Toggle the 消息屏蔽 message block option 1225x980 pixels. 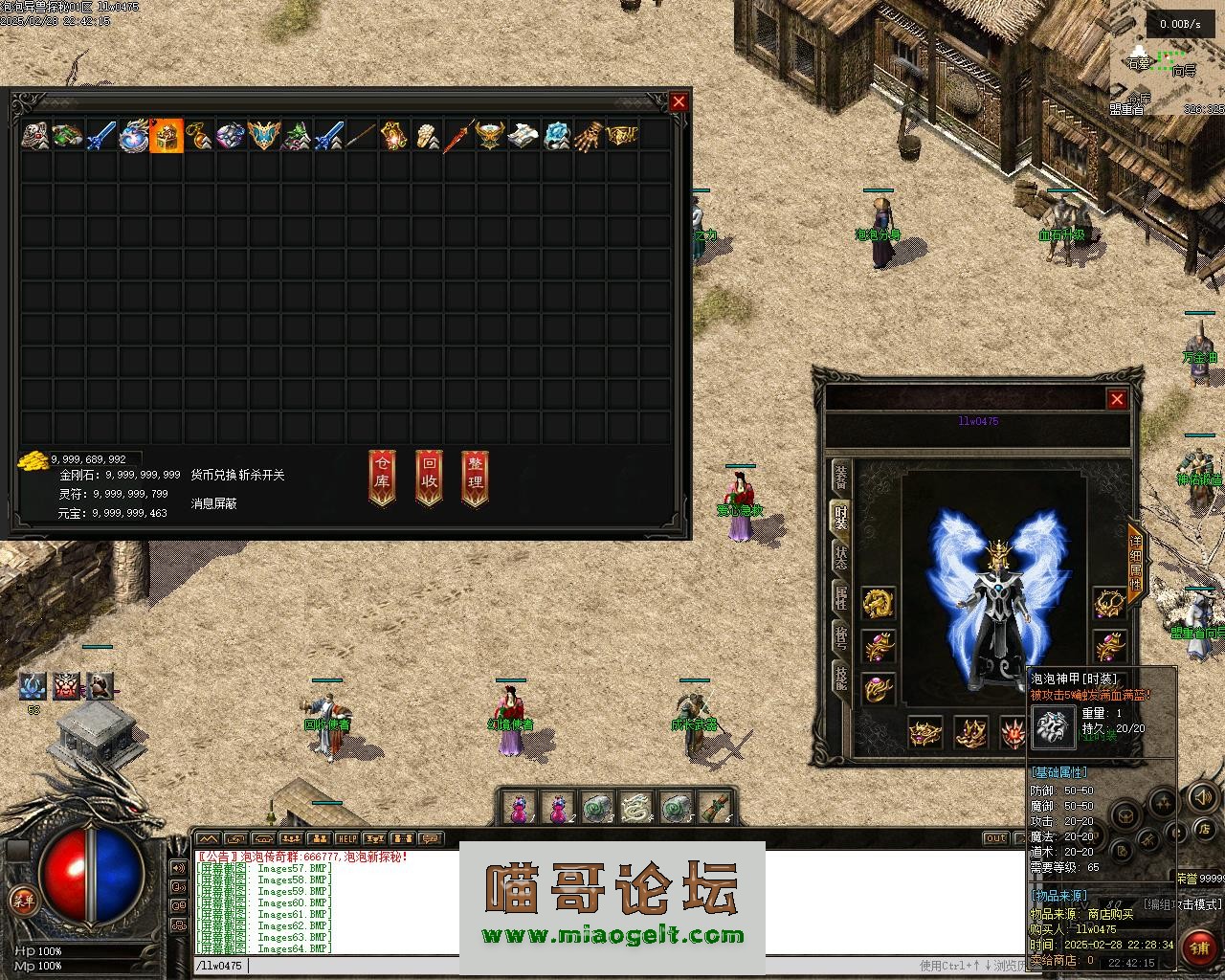point(214,503)
